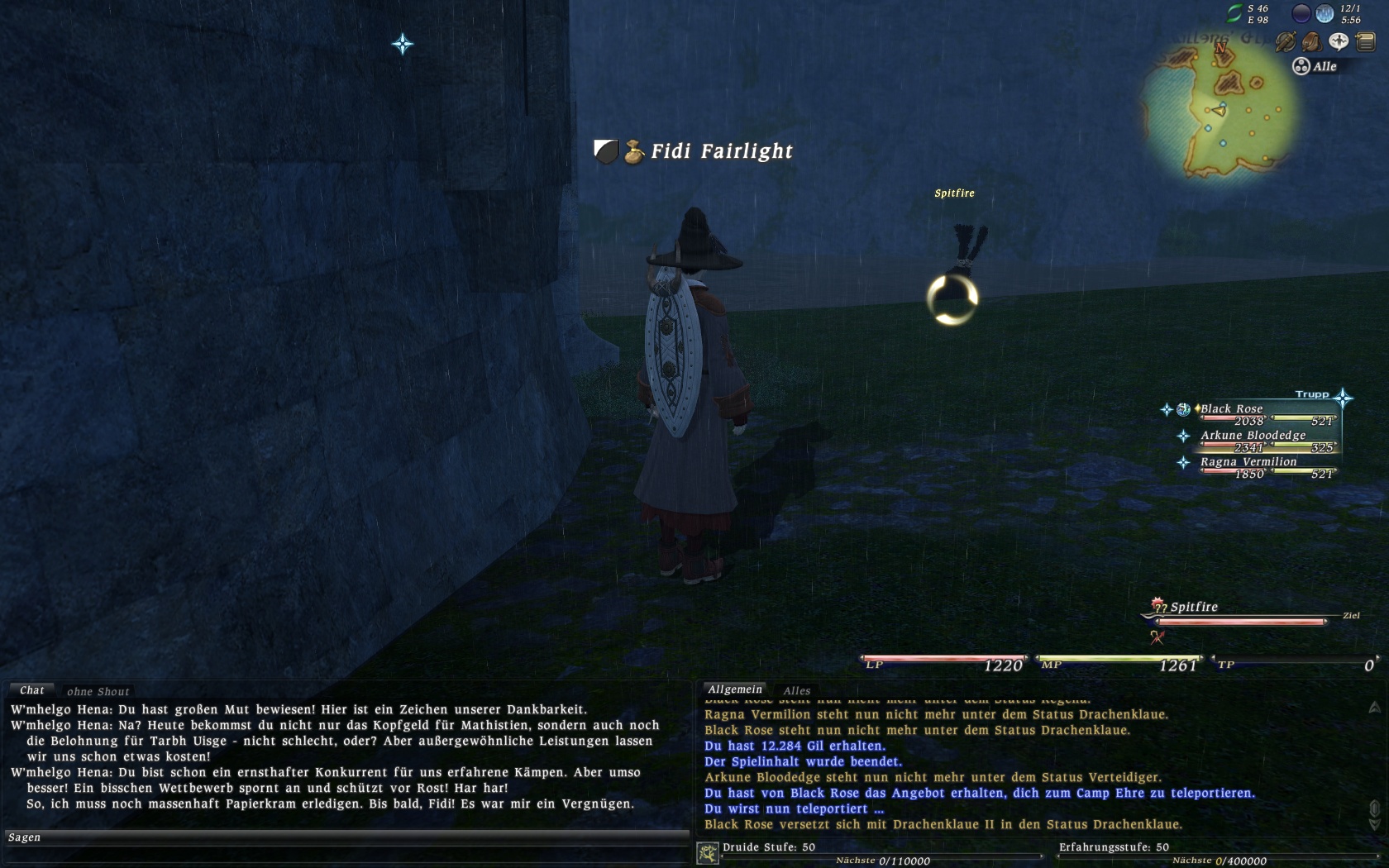The width and height of the screenshot is (1389, 868).
Task: Click the Druide class icon
Action: click(708, 853)
